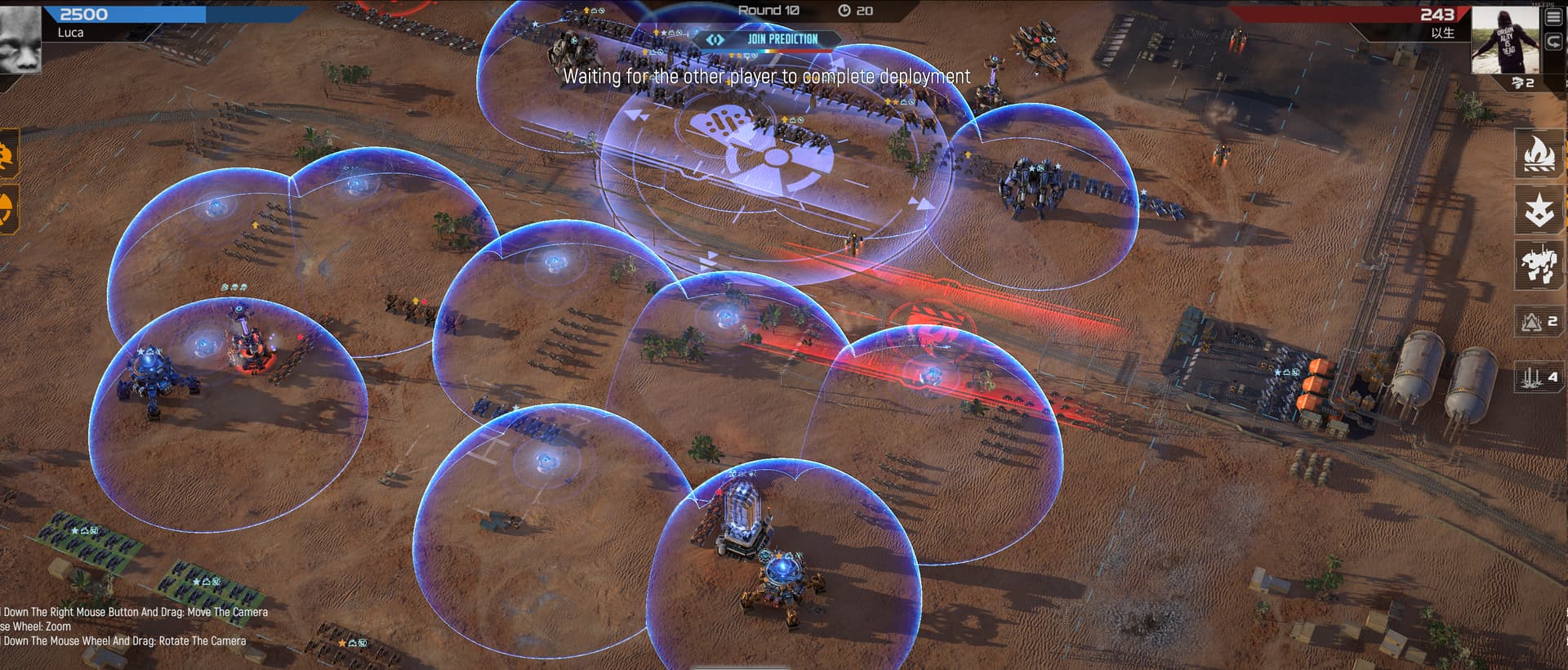Click Luca's player avatar
The image size is (1568, 670).
tap(20, 38)
